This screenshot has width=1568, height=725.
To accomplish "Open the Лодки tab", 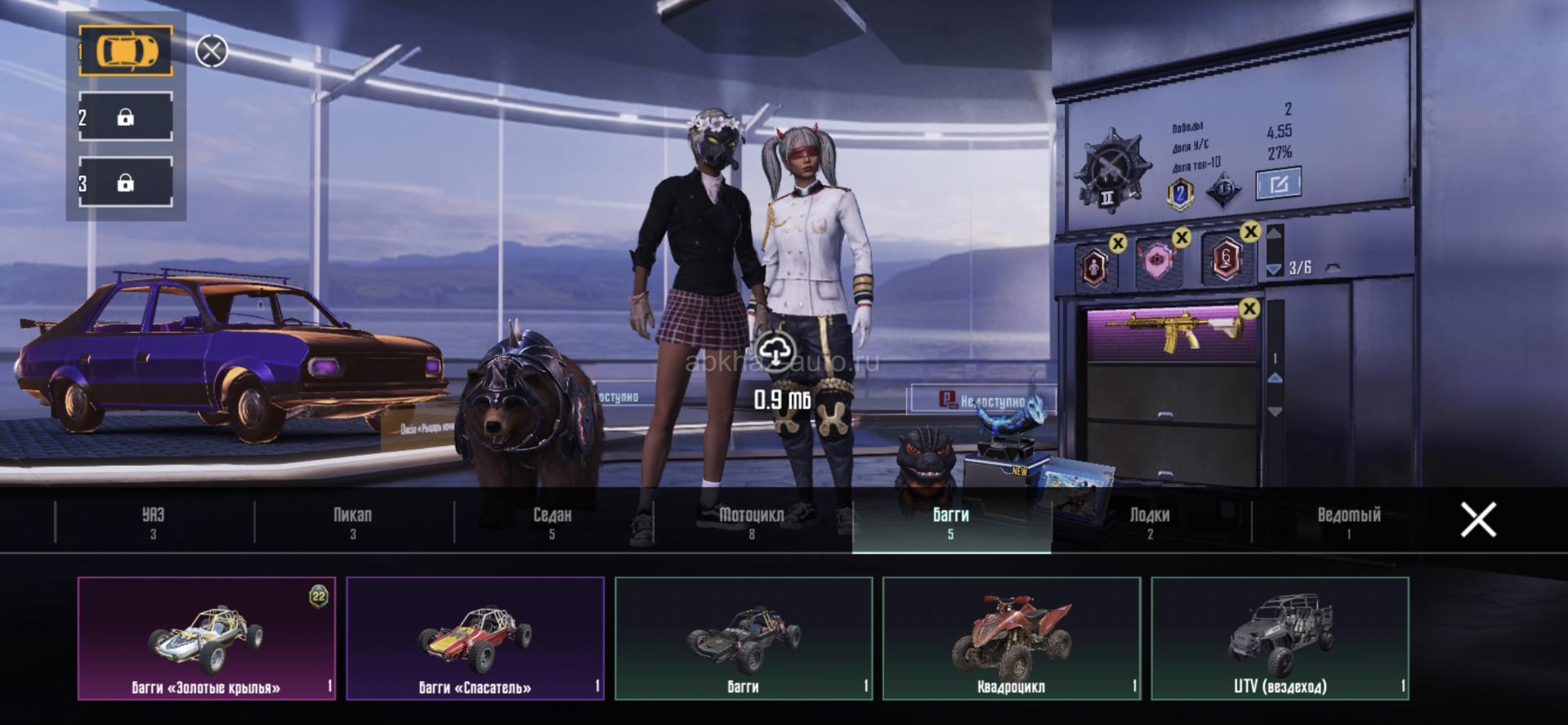I will point(1150,521).
